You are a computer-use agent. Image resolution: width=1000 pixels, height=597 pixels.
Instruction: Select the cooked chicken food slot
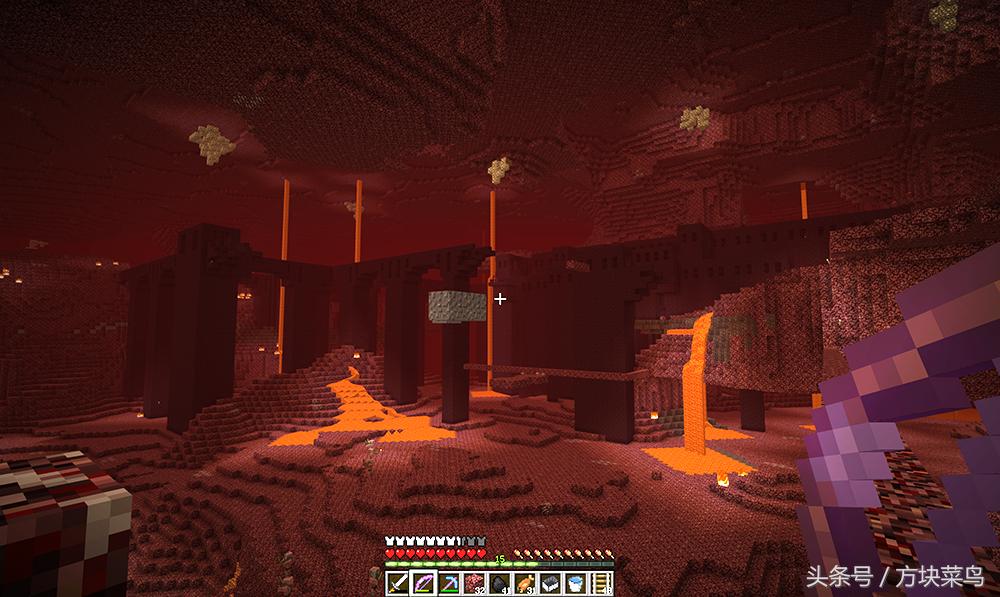click(x=523, y=582)
